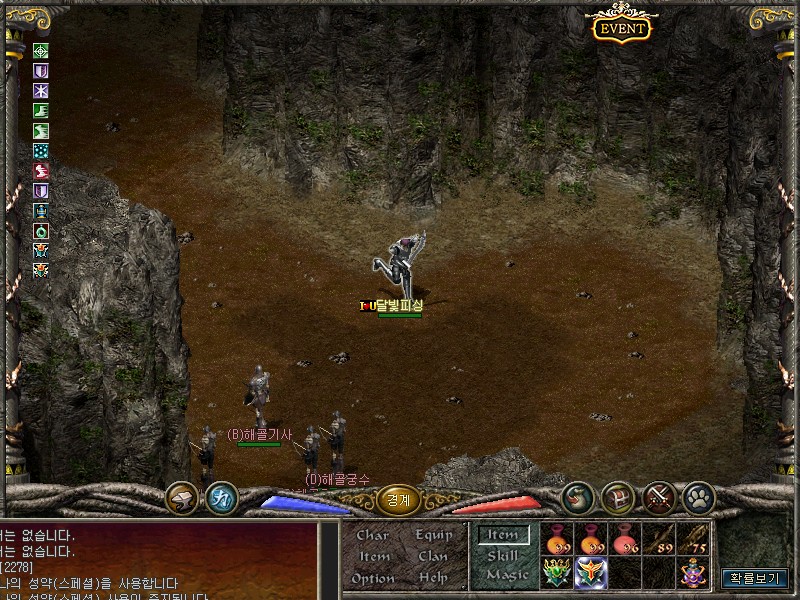This screenshot has width=800, height=600.
Task: Open the treasure chest round button
Action: pos(618,496)
